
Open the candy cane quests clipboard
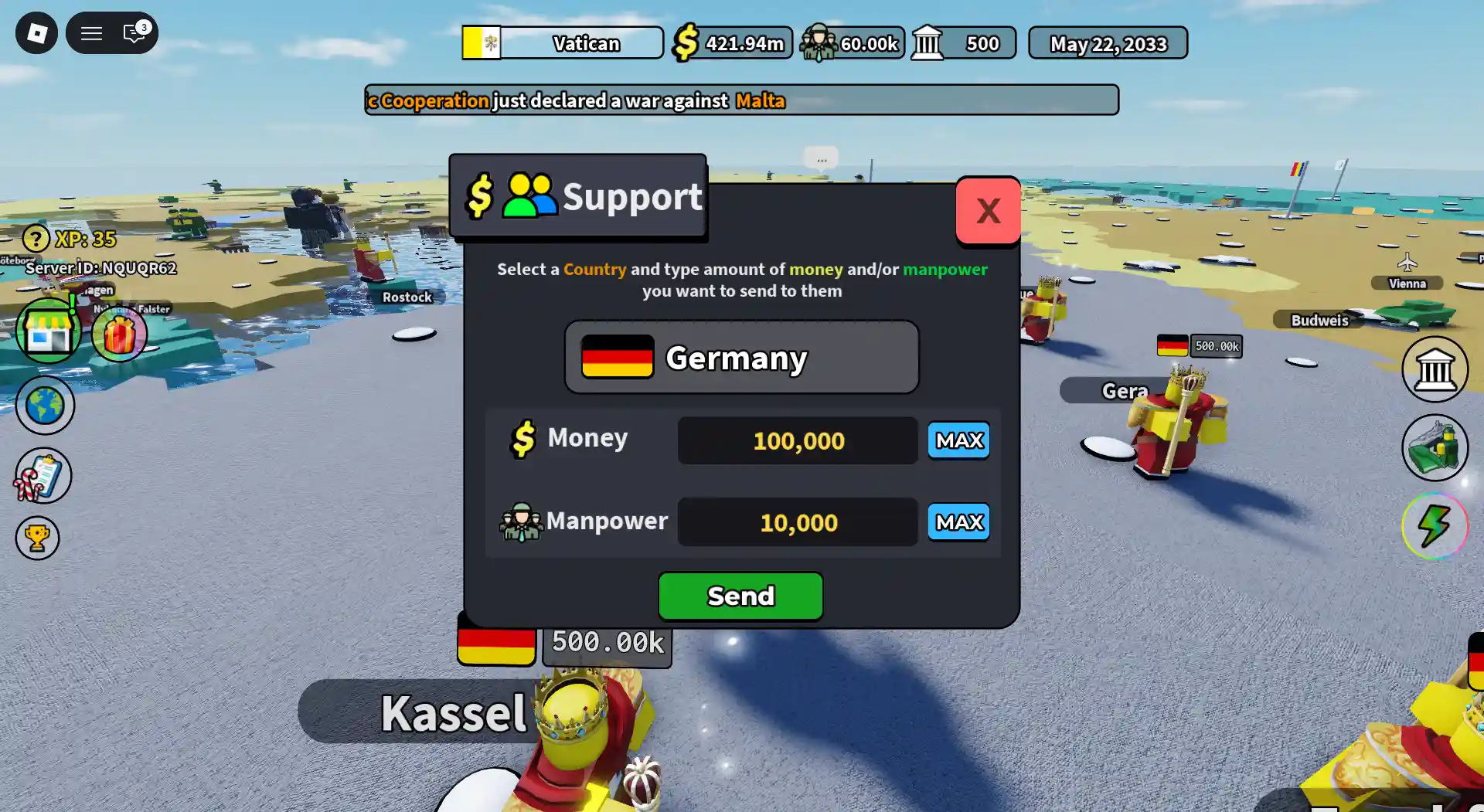pyautogui.click(x=43, y=474)
